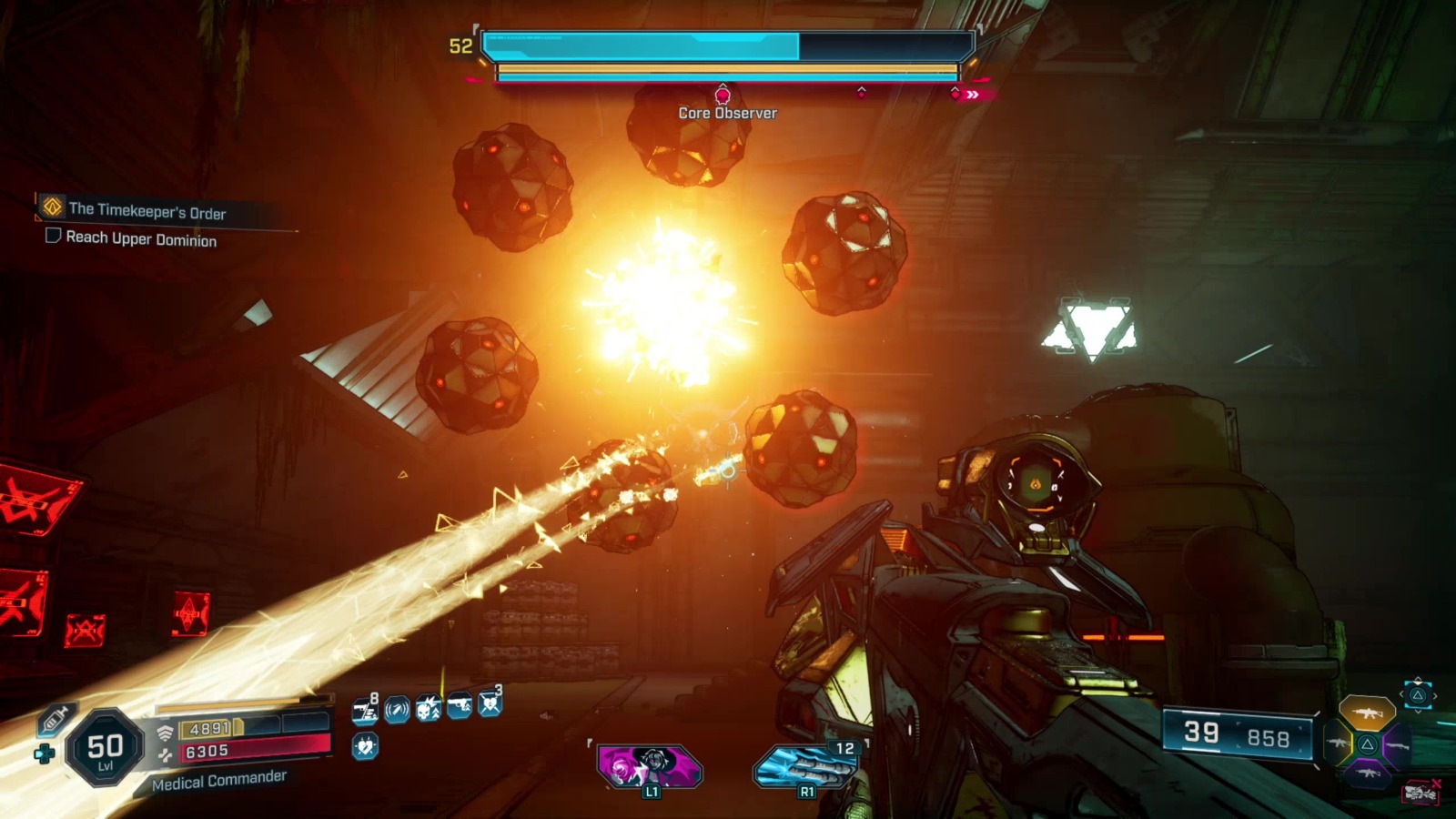Viewport: 1456px width, 819px height.
Task: Click the purple shotgun weapon slot icon
Action: pyautogui.click(x=1397, y=745)
